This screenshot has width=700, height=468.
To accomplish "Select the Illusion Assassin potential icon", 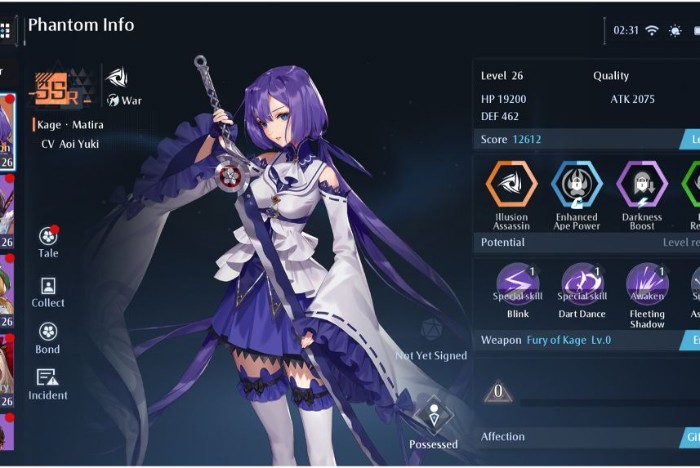I will 511,184.
